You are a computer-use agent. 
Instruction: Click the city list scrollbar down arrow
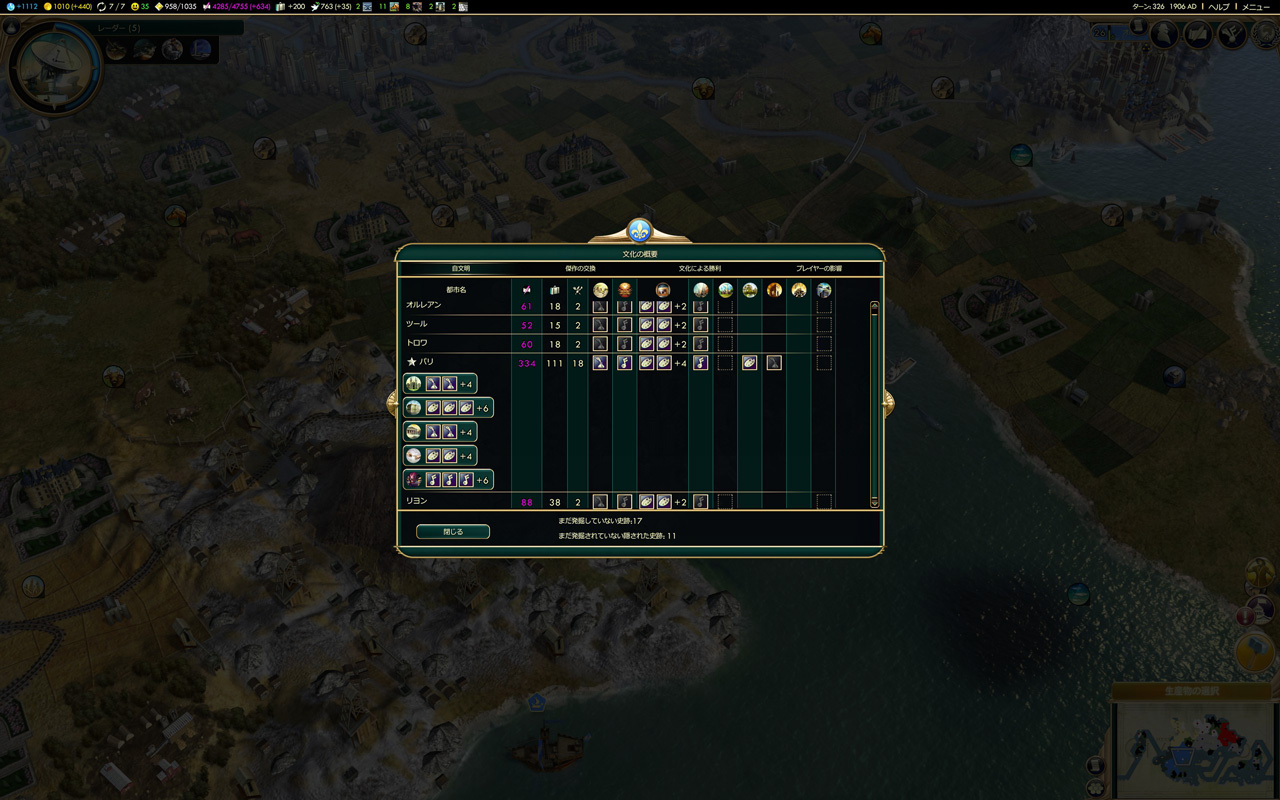tap(875, 503)
